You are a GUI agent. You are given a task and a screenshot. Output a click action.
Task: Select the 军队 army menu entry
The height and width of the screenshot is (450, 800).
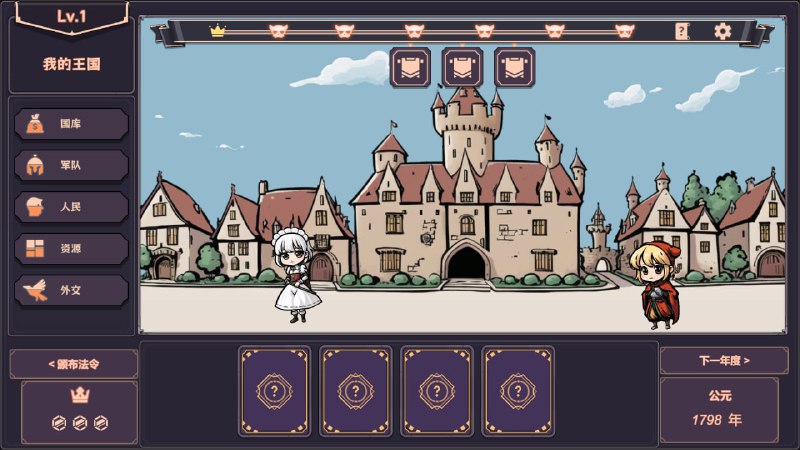71,165
